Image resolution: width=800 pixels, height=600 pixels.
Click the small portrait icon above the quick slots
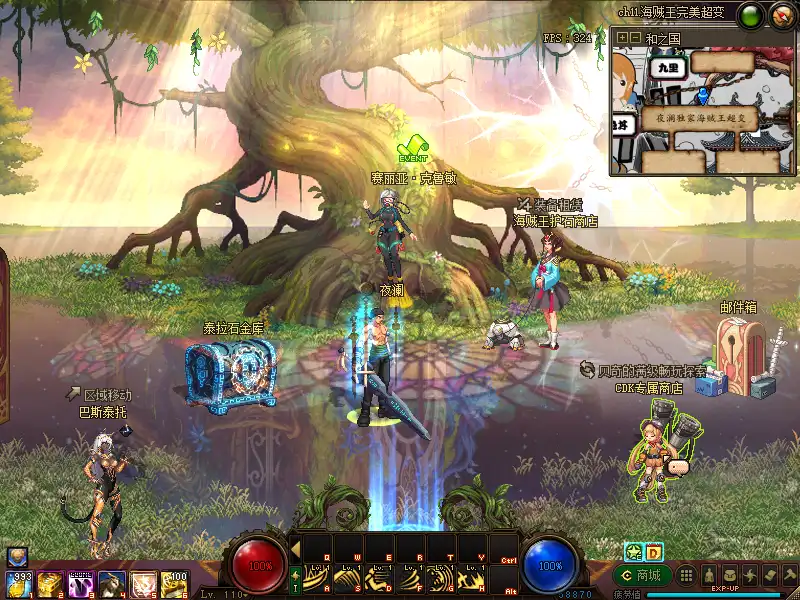click(16, 557)
